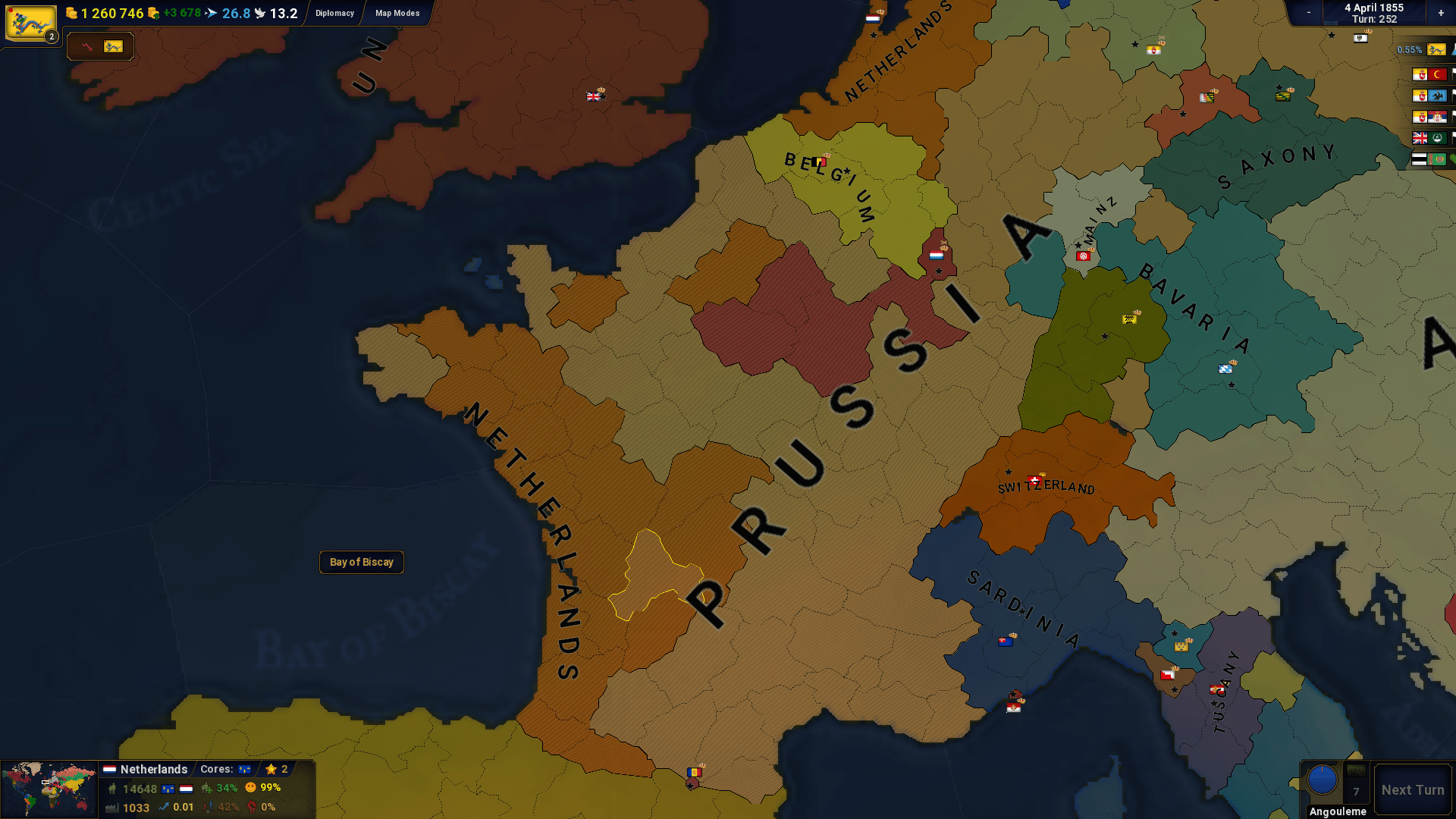The height and width of the screenshot is (819, 1456).
Task: Click the smiley happiness icon showing 99%
Action: [249, 789]
